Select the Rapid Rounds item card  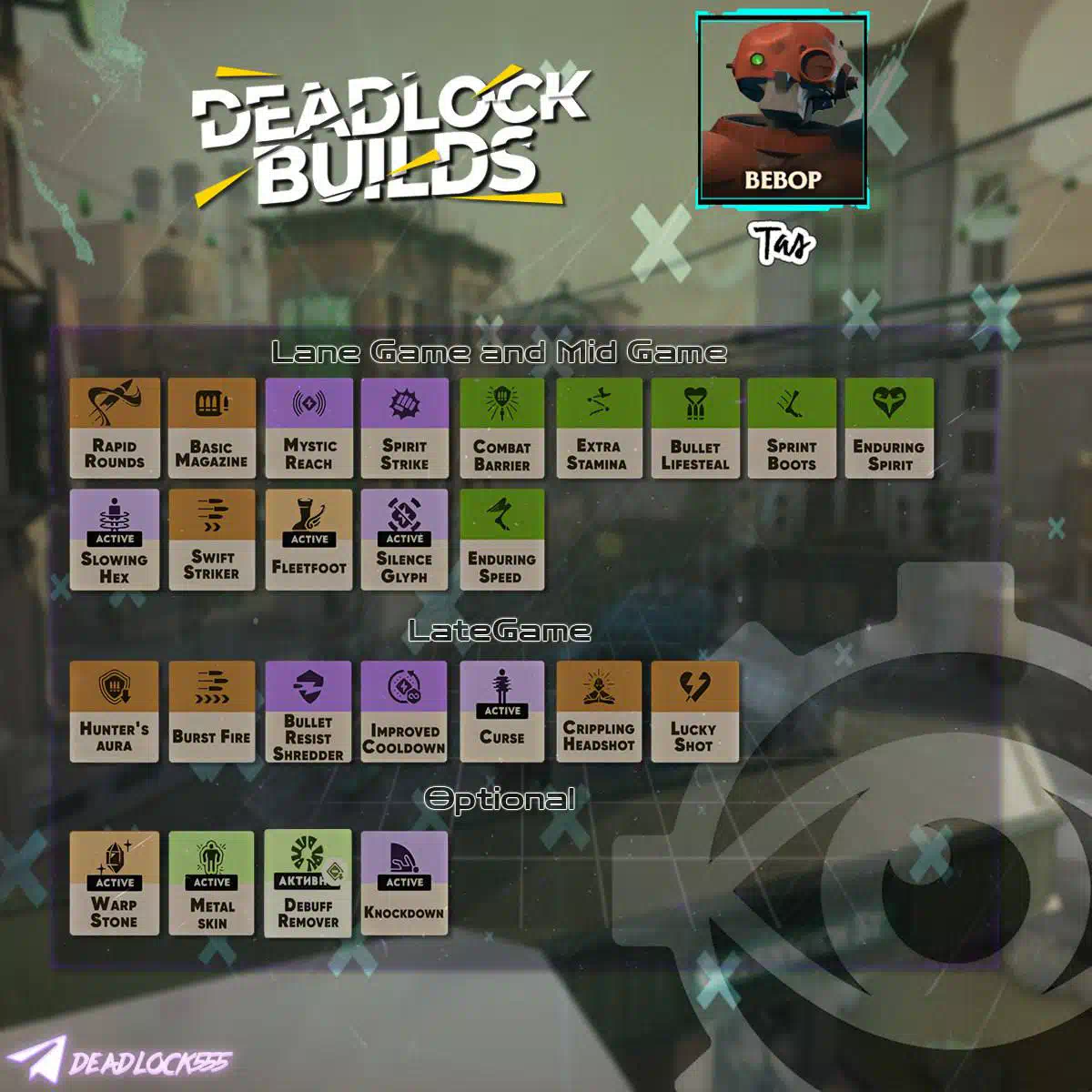(x=115, y=428)
